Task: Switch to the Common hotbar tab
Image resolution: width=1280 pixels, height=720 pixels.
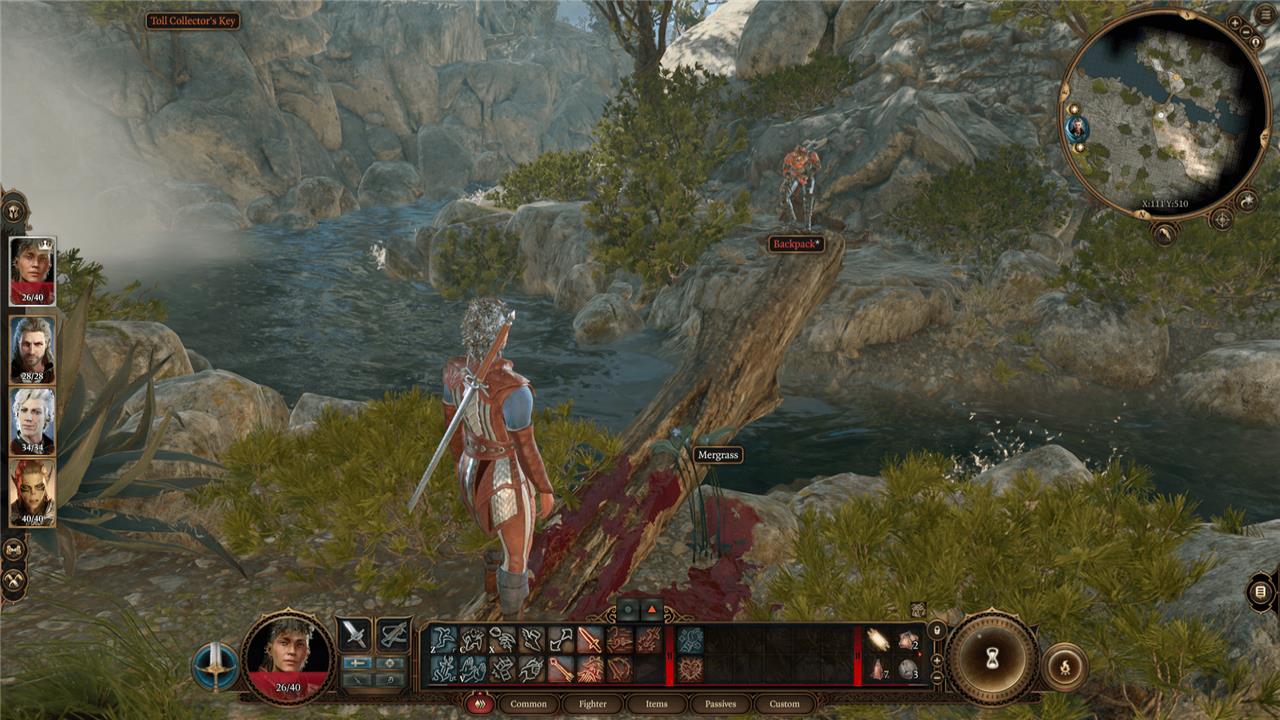Action: (528, 704)
